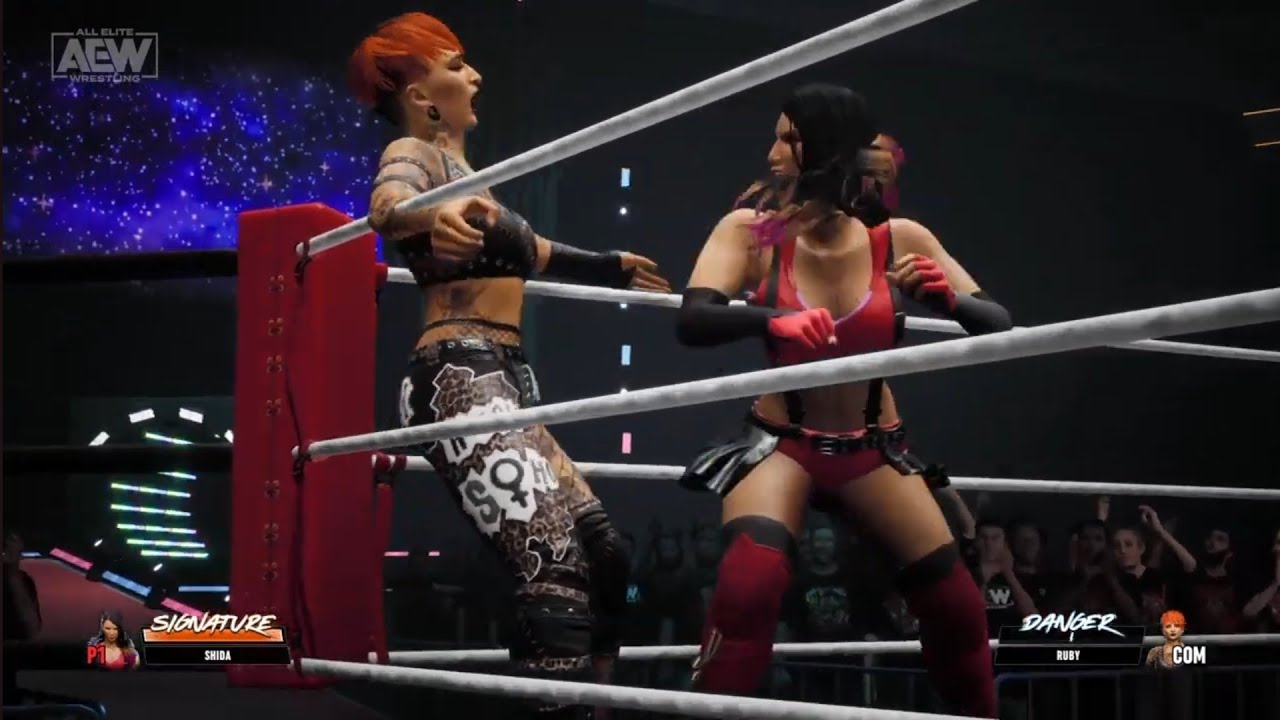Select the SHIDA name plate

pos(216,655)
